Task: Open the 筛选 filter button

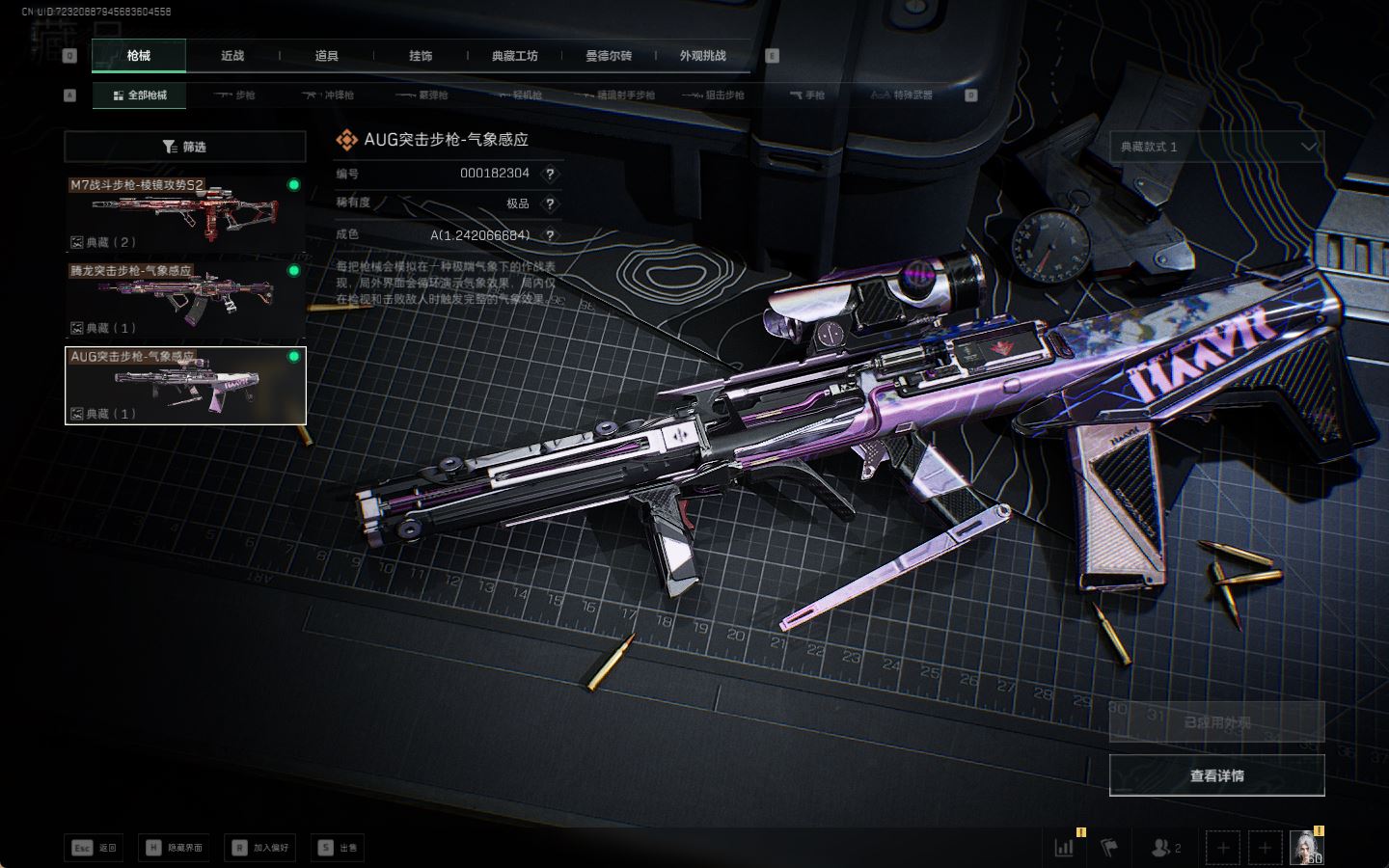Action: pos(185,147)
